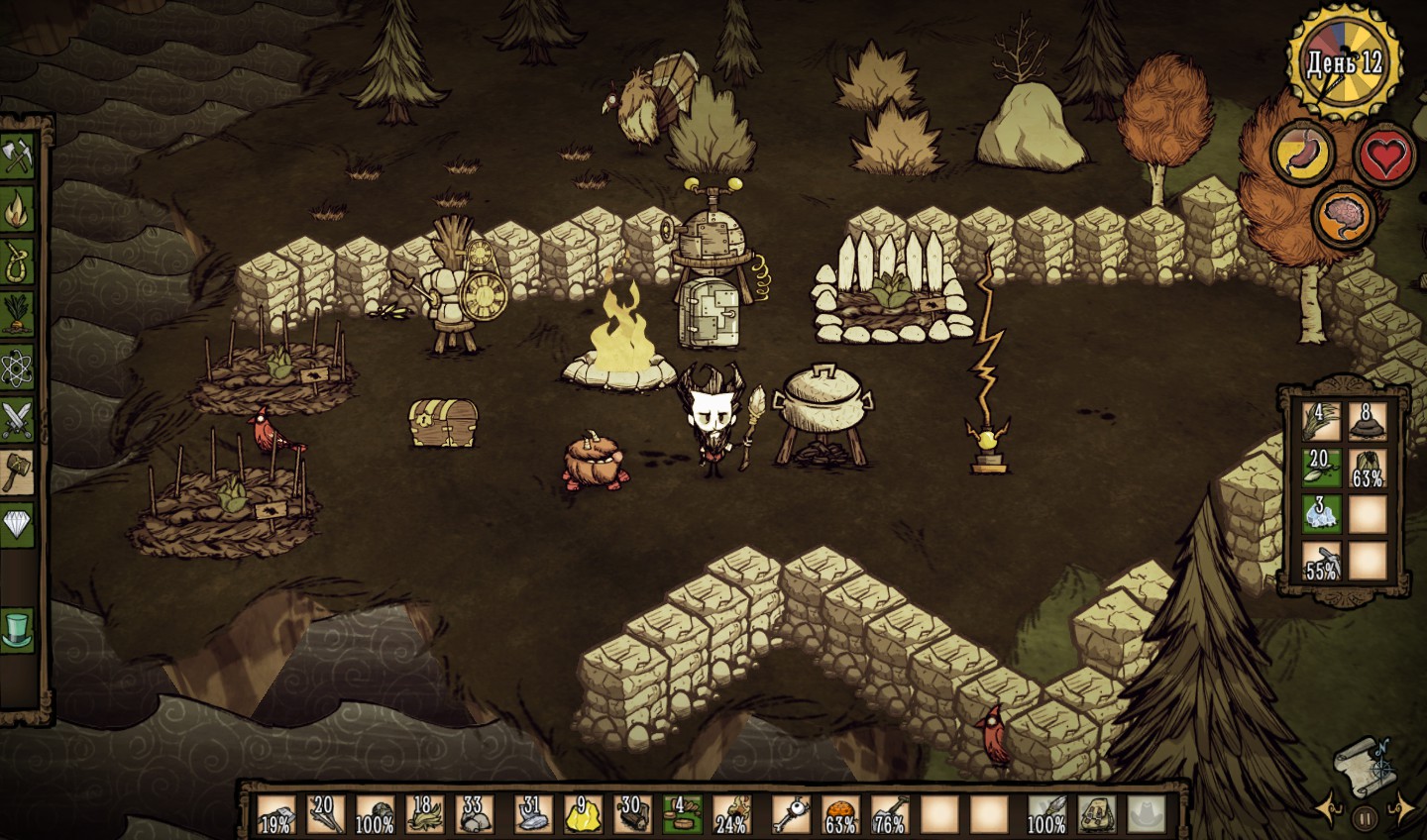Open the green top hat Dress tab

[19, 628]
